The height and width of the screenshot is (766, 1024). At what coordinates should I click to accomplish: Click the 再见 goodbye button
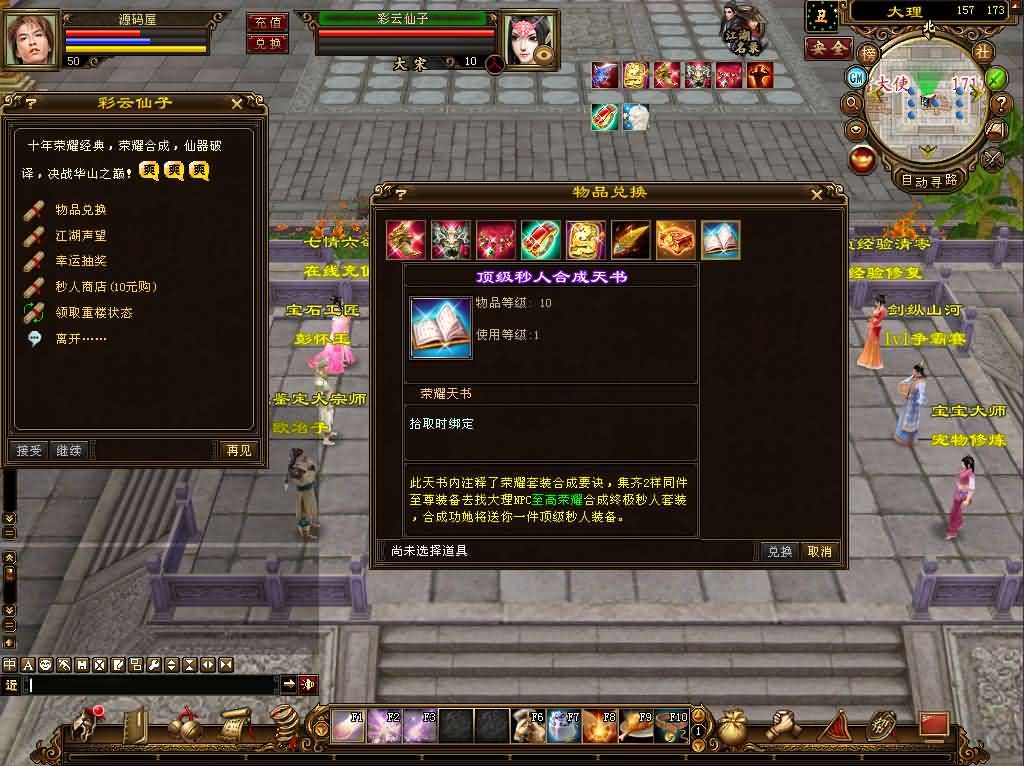(238, 451)
